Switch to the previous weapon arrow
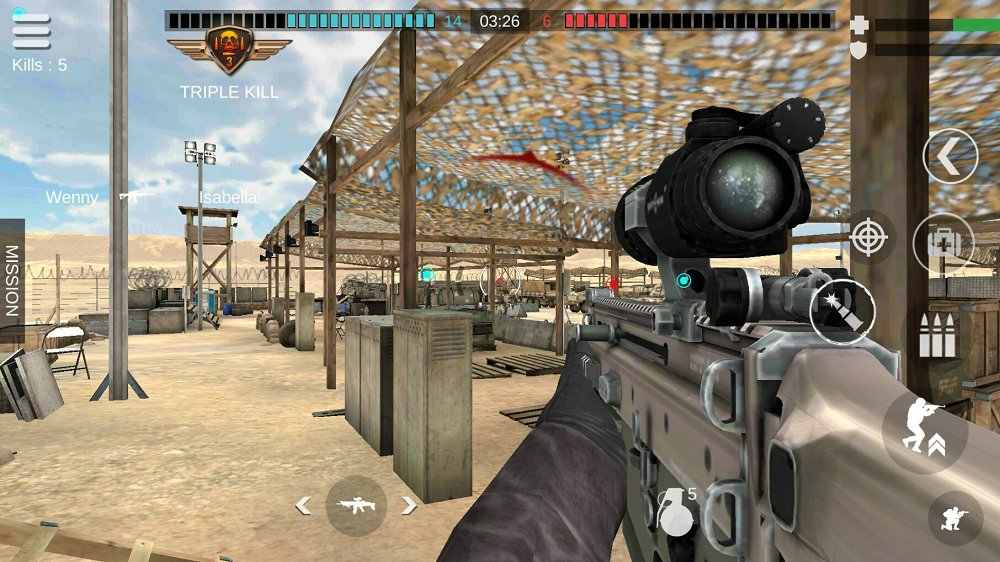The image size is (1000, 562). (x=302, y=506)
